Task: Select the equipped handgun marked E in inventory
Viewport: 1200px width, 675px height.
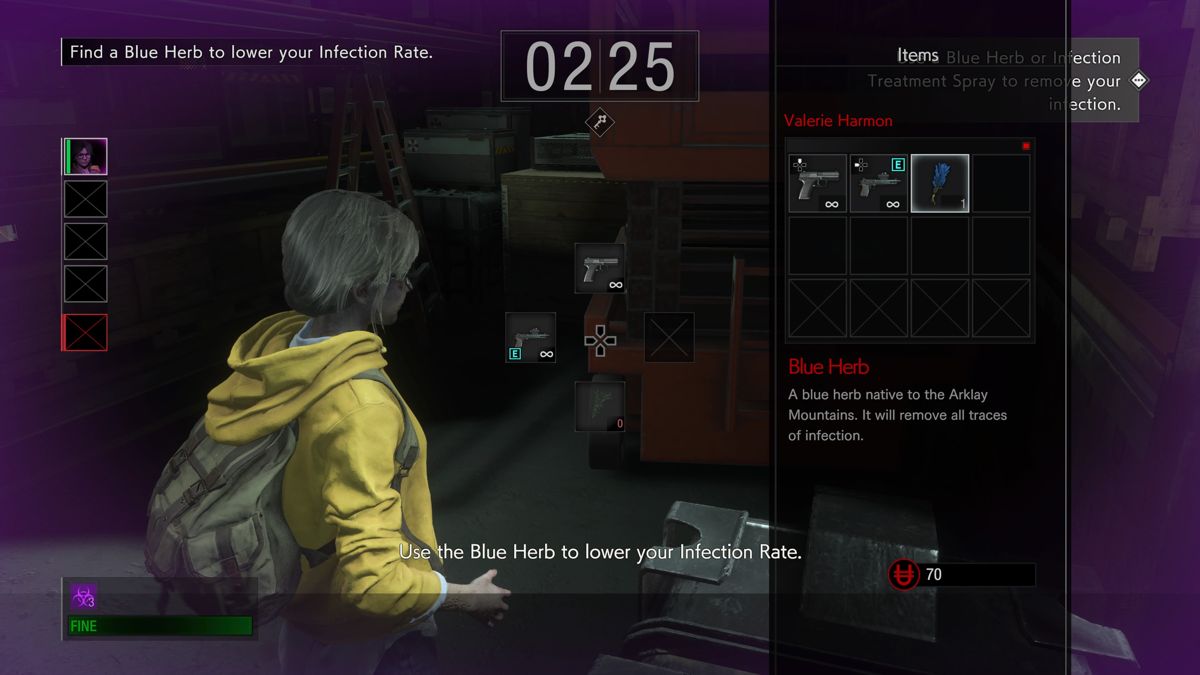Action: (x=878, y=183)
